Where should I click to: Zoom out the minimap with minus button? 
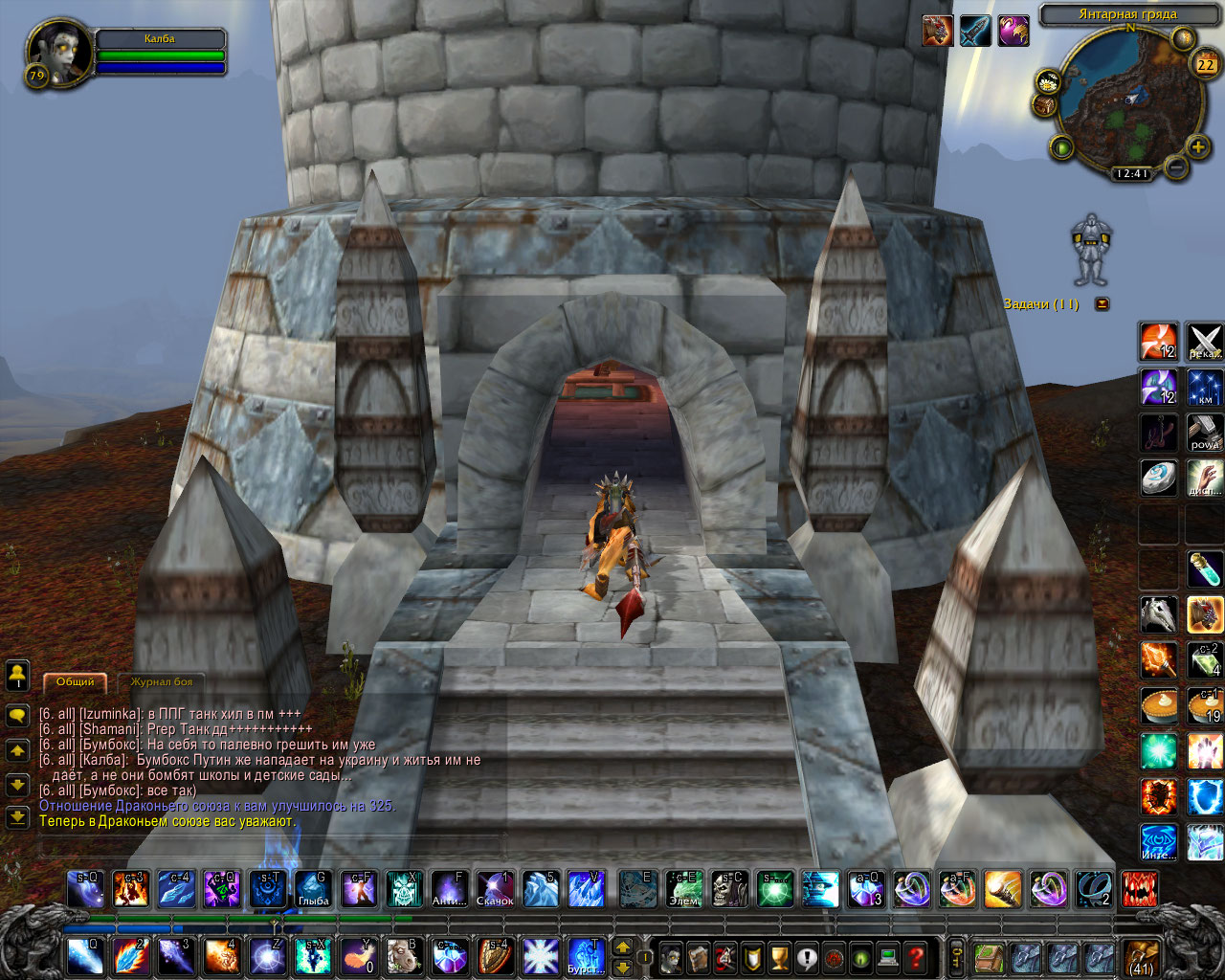pos(1176,168)
